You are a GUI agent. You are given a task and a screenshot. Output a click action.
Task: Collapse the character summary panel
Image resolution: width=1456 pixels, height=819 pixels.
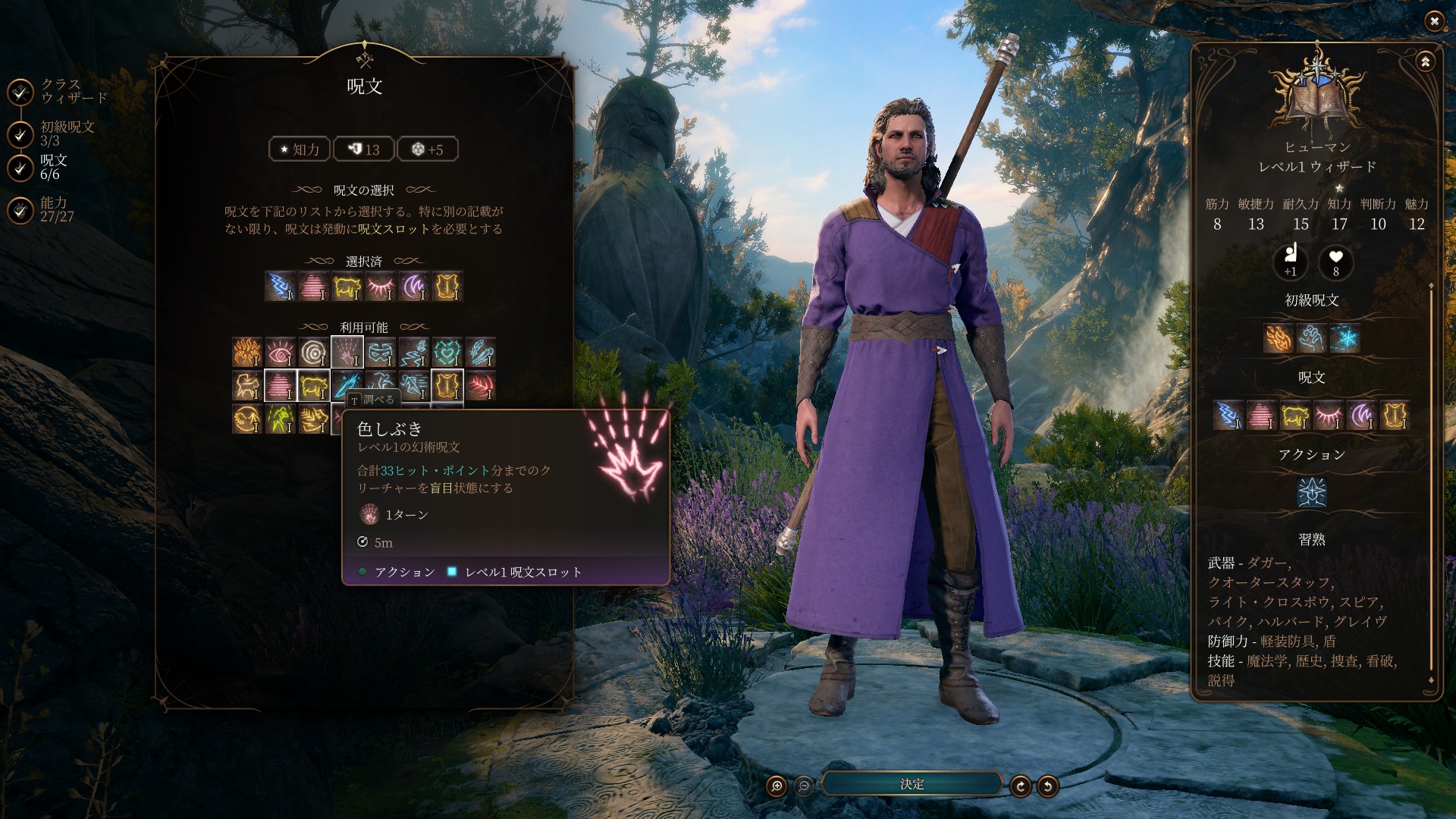click(x=1425, y=62)
